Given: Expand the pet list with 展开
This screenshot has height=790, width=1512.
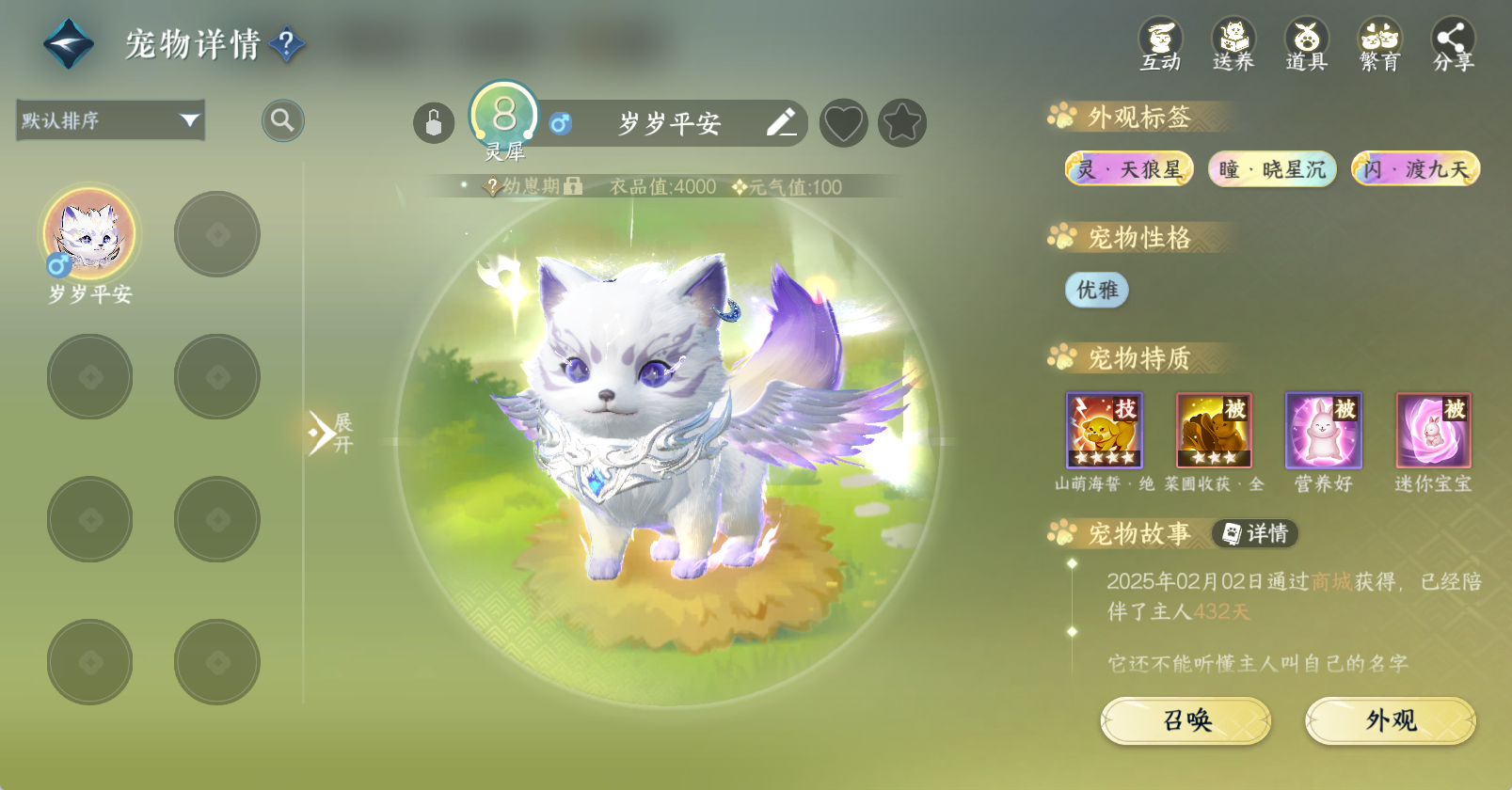Looking at the screenshot, I should (x=329, y=433).
